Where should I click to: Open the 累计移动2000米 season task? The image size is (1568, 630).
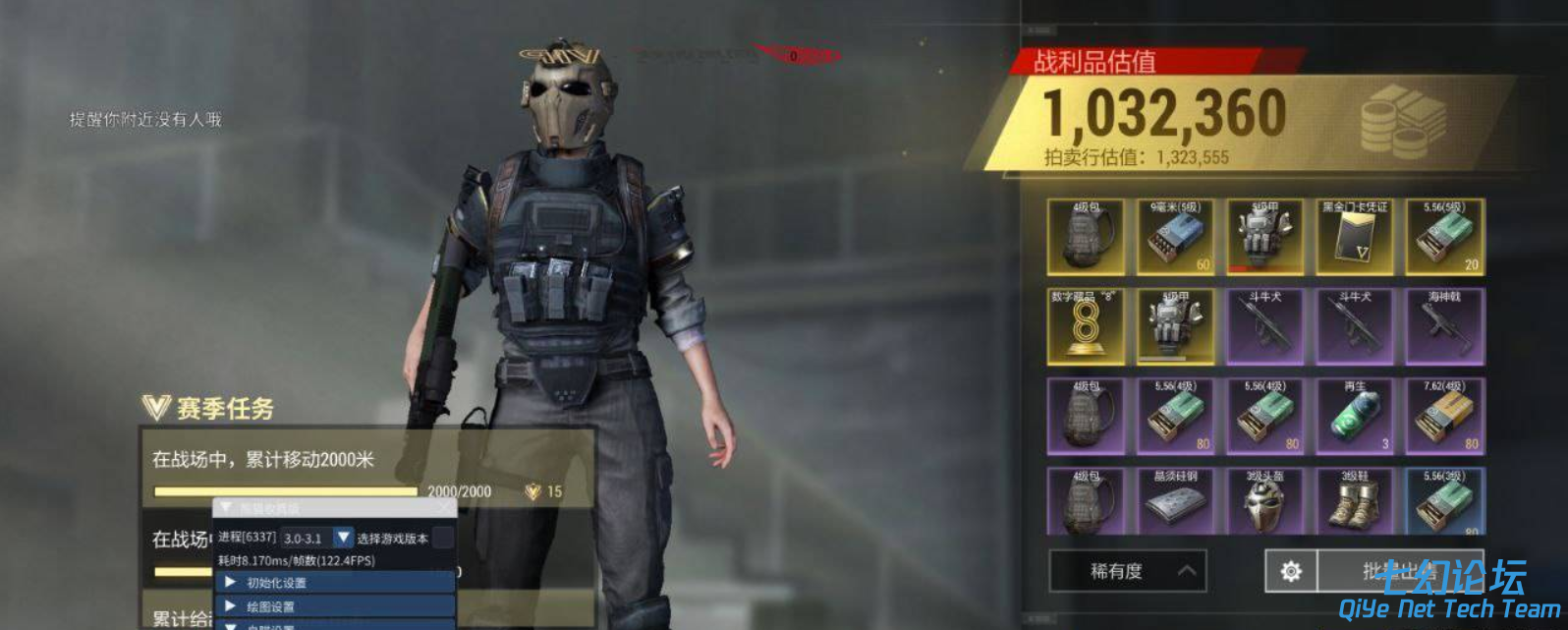coord(365,469)
